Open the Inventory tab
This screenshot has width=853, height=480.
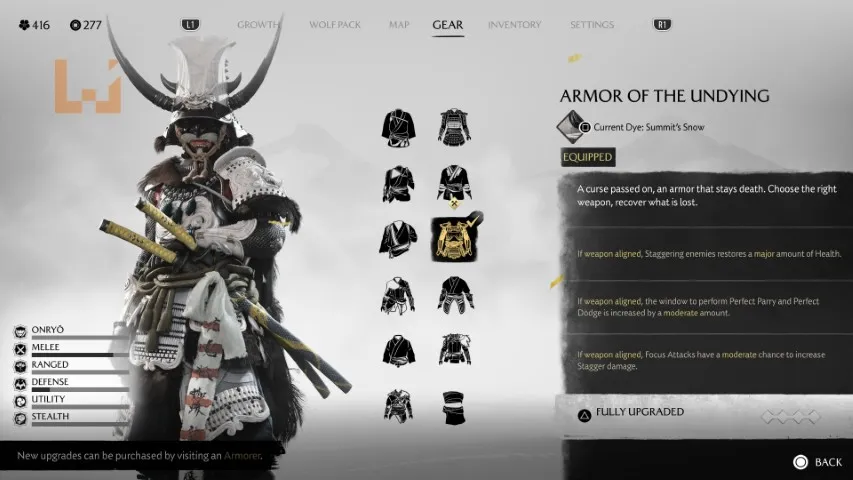514,25
